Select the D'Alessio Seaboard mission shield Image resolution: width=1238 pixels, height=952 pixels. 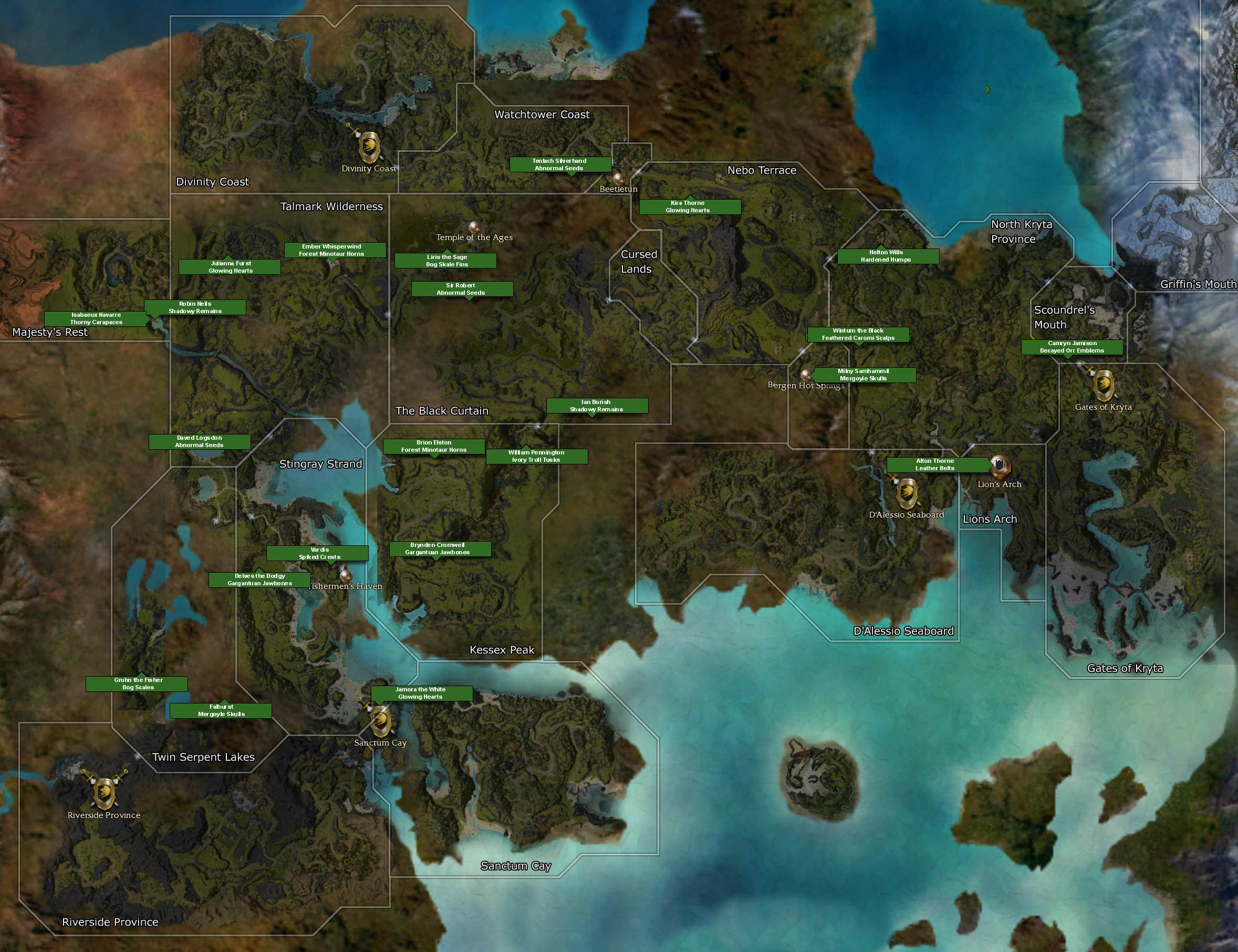907,492
